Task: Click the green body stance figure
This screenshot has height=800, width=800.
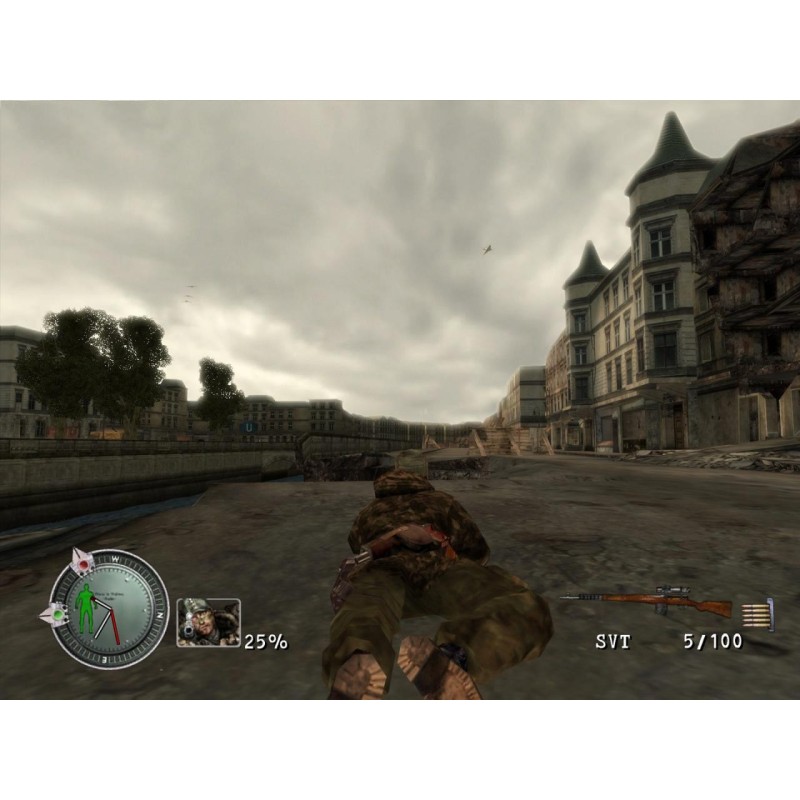Action: pyautogui.click(x=86, y=607)
